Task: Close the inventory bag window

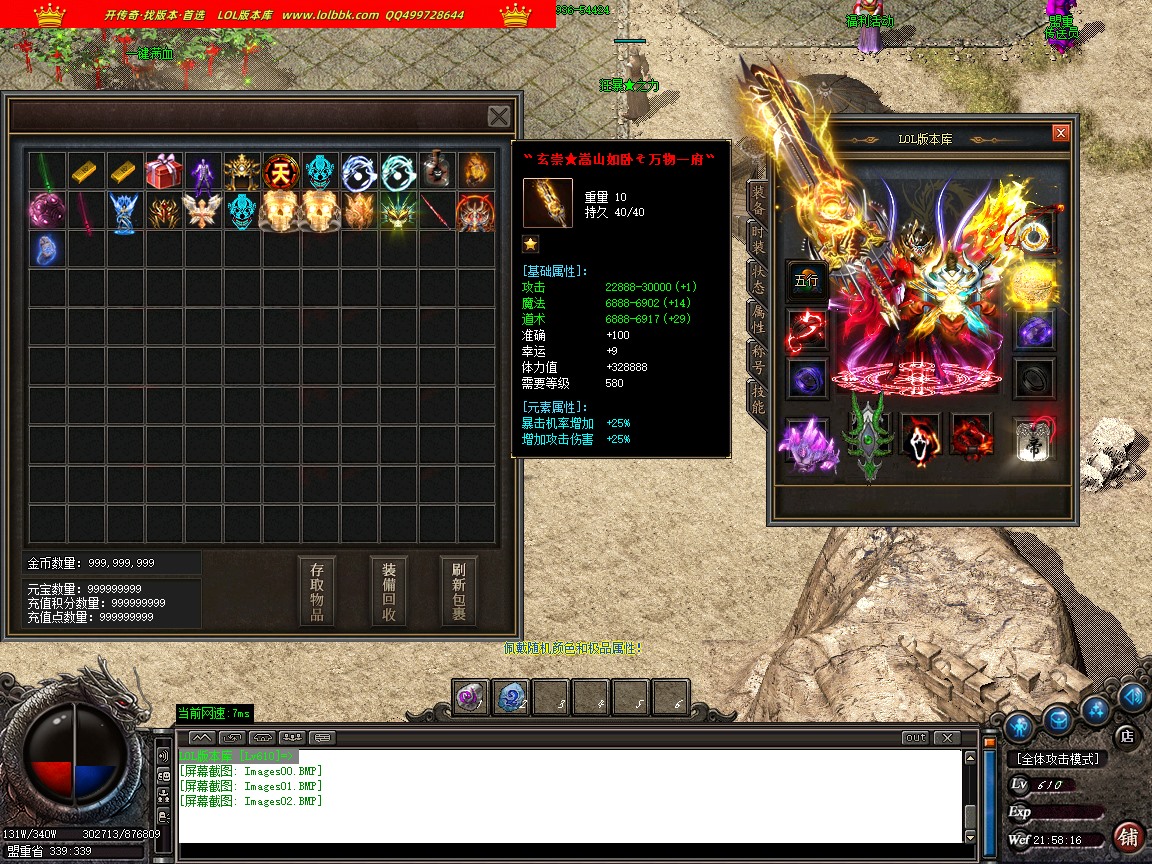Action: click(x=499, y=116)
